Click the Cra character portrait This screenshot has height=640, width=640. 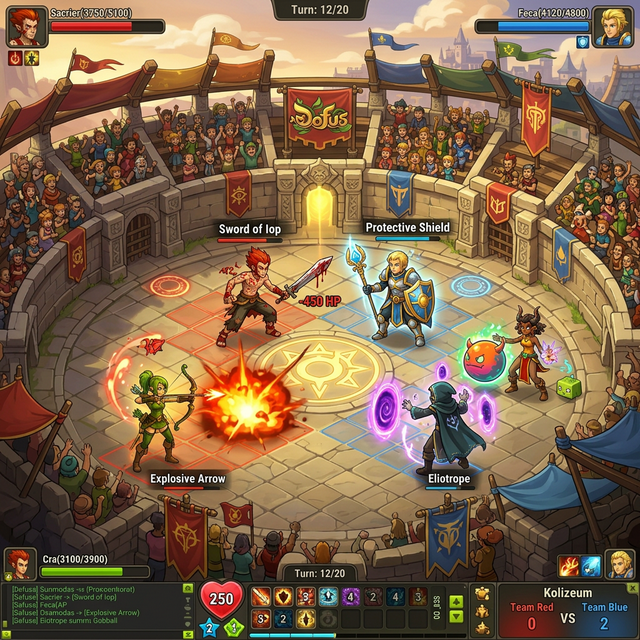(18, 563)
